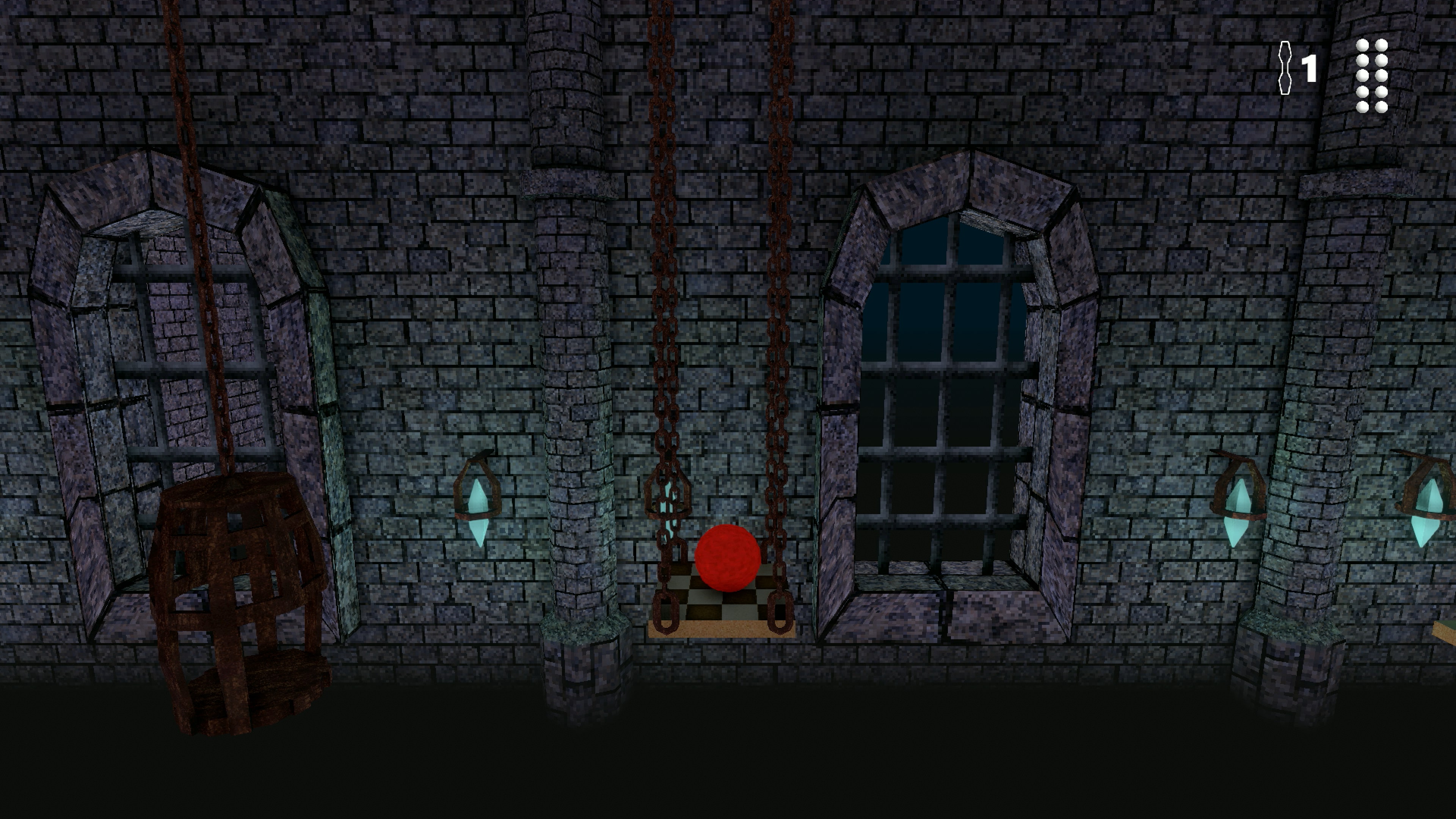Click the level counter showing 1

(1310, 69)
